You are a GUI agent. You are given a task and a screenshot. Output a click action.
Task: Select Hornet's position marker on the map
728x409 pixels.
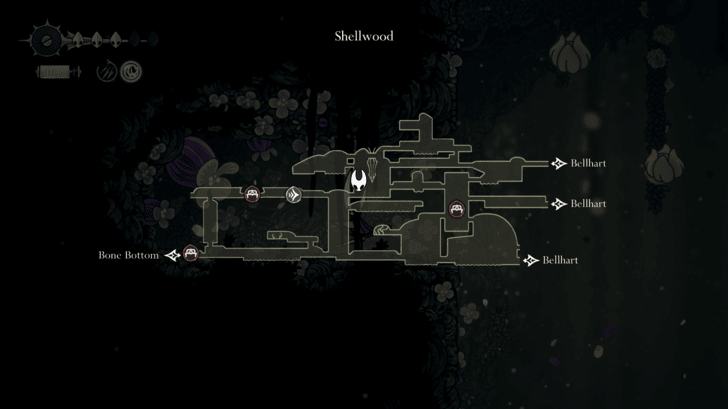pos(359,181)
